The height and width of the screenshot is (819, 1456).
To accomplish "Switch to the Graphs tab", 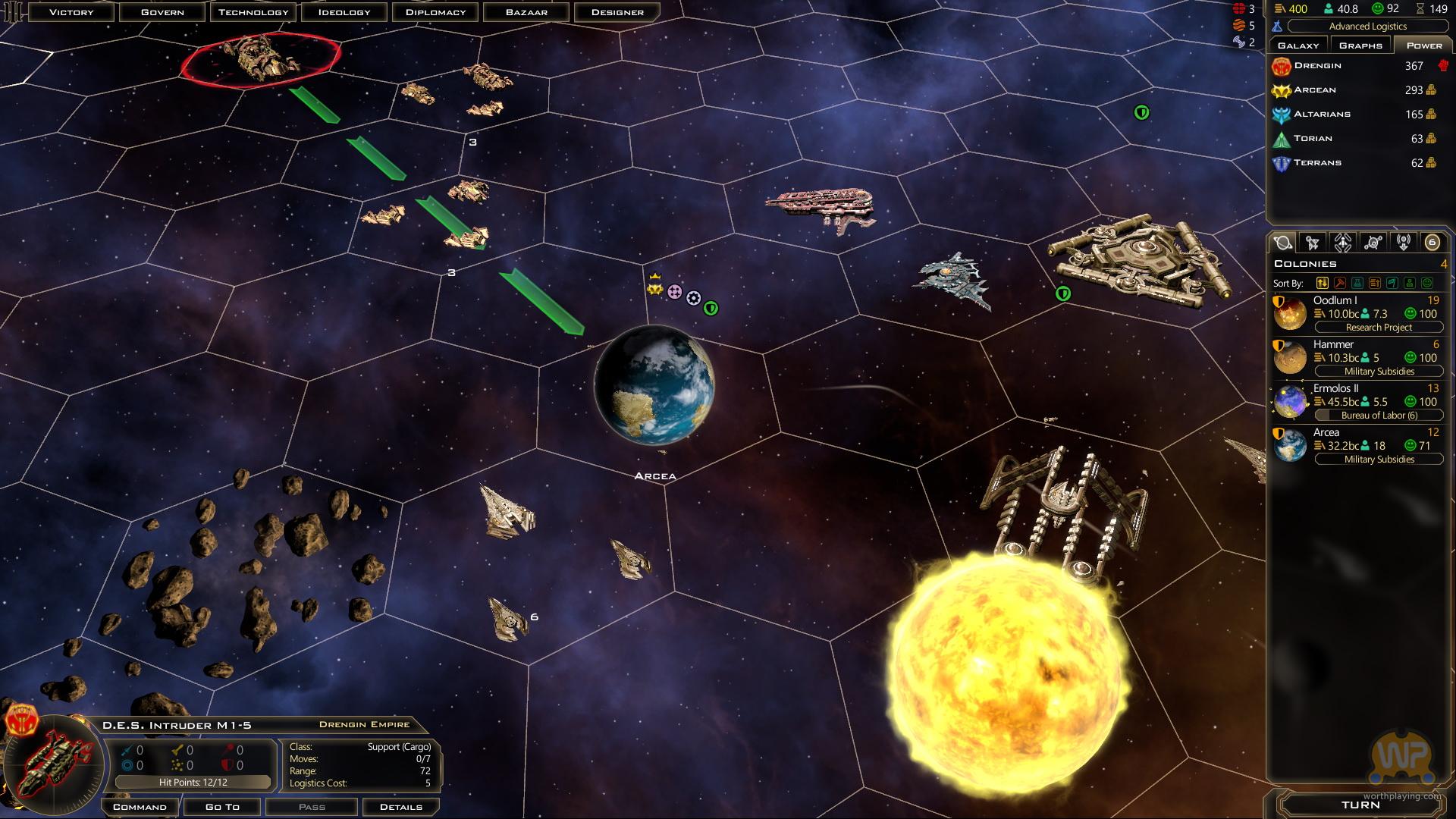I will pos(1360,45).
